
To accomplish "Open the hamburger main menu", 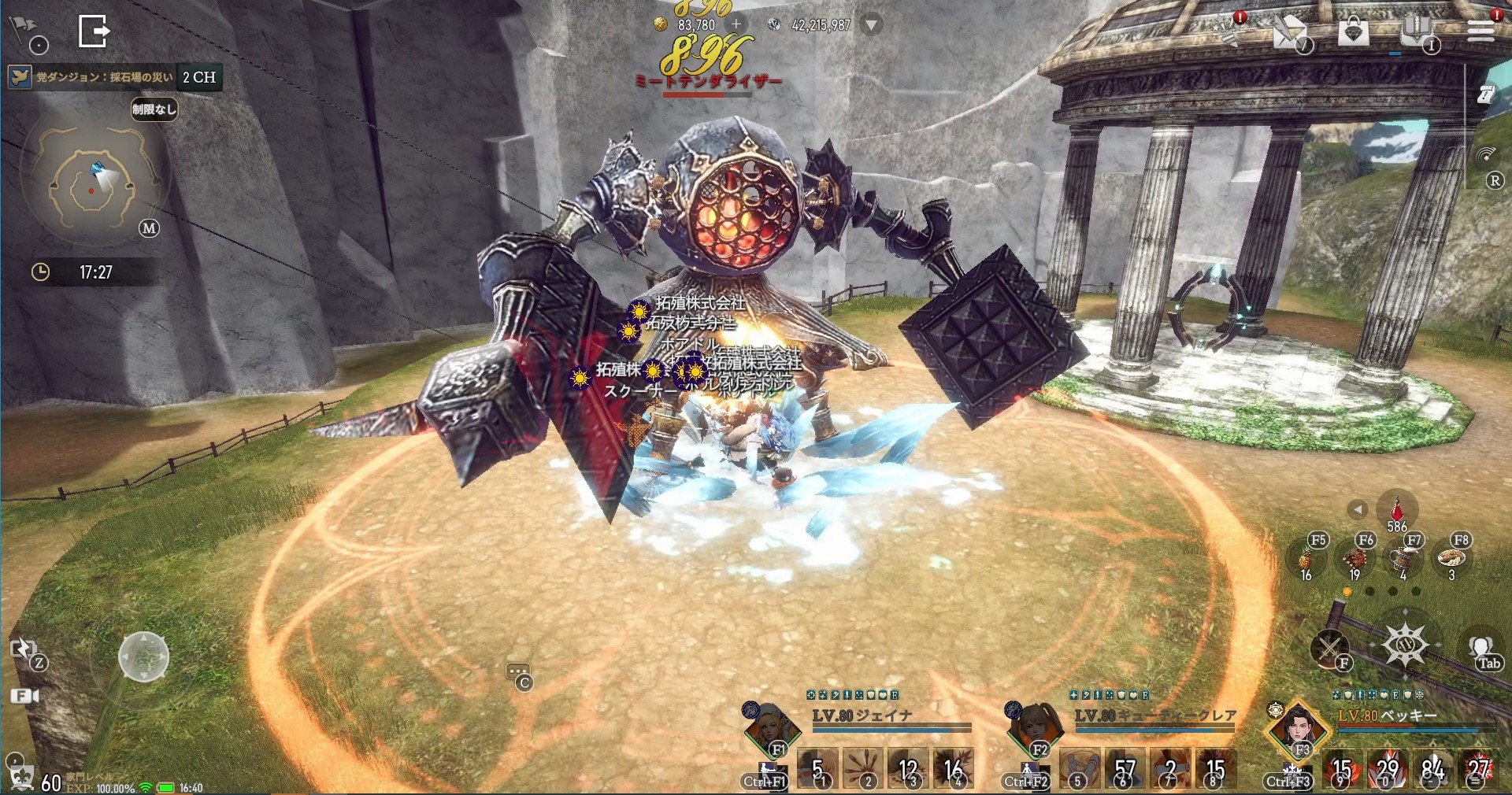I will (x=1480, y=30).
